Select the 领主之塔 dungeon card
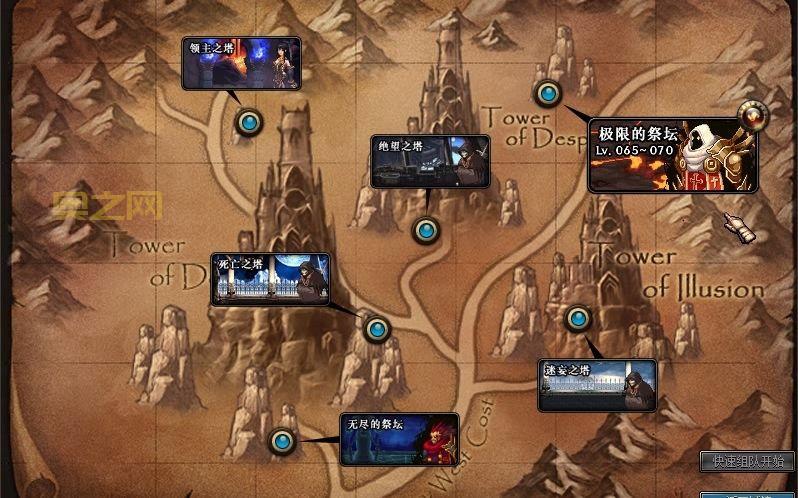 click(x=241, y=64)
